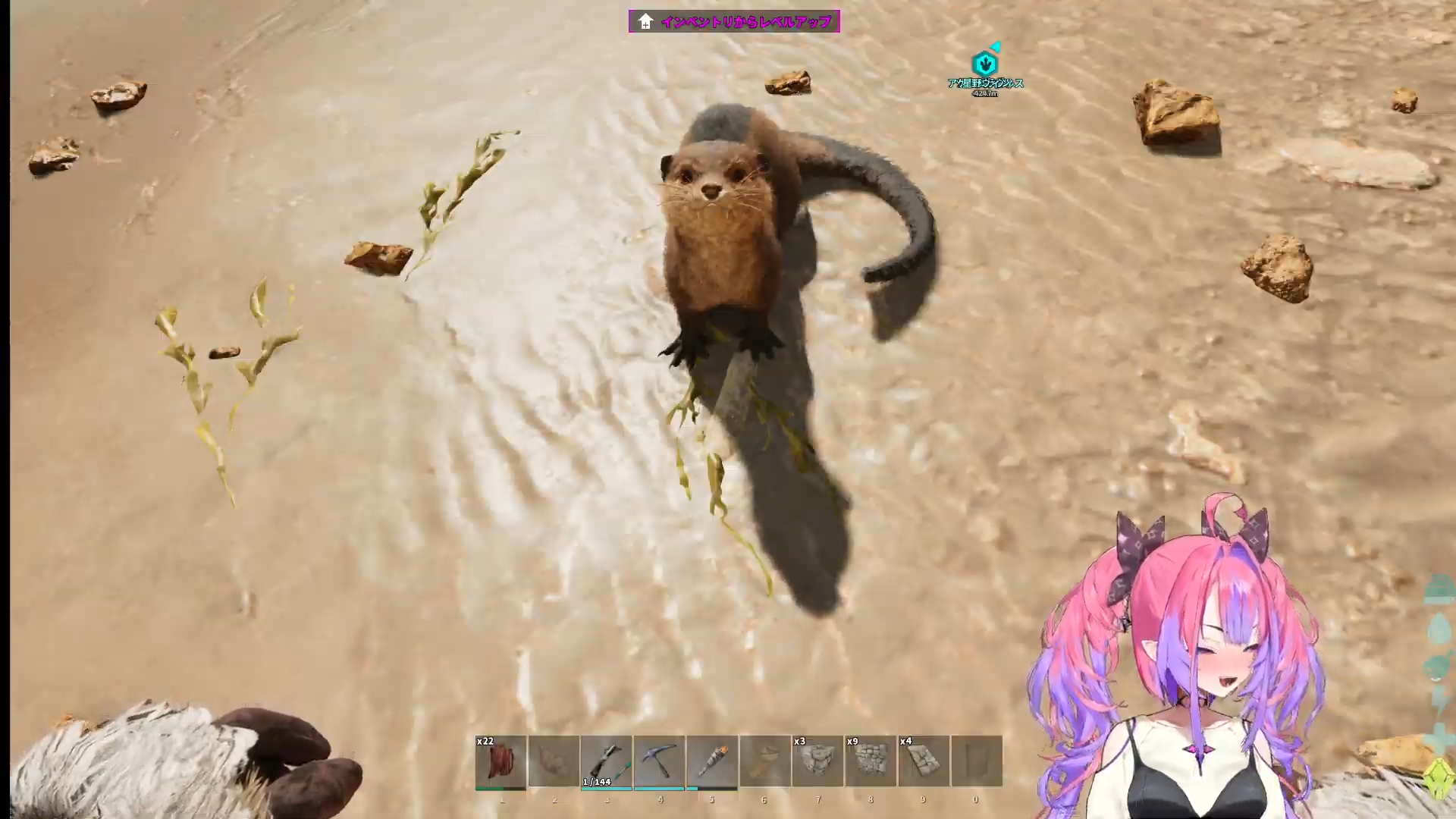Equip the metal pickaxe hotbar slot
Screen dimensions: 1456x819
(x=659, y=761)
